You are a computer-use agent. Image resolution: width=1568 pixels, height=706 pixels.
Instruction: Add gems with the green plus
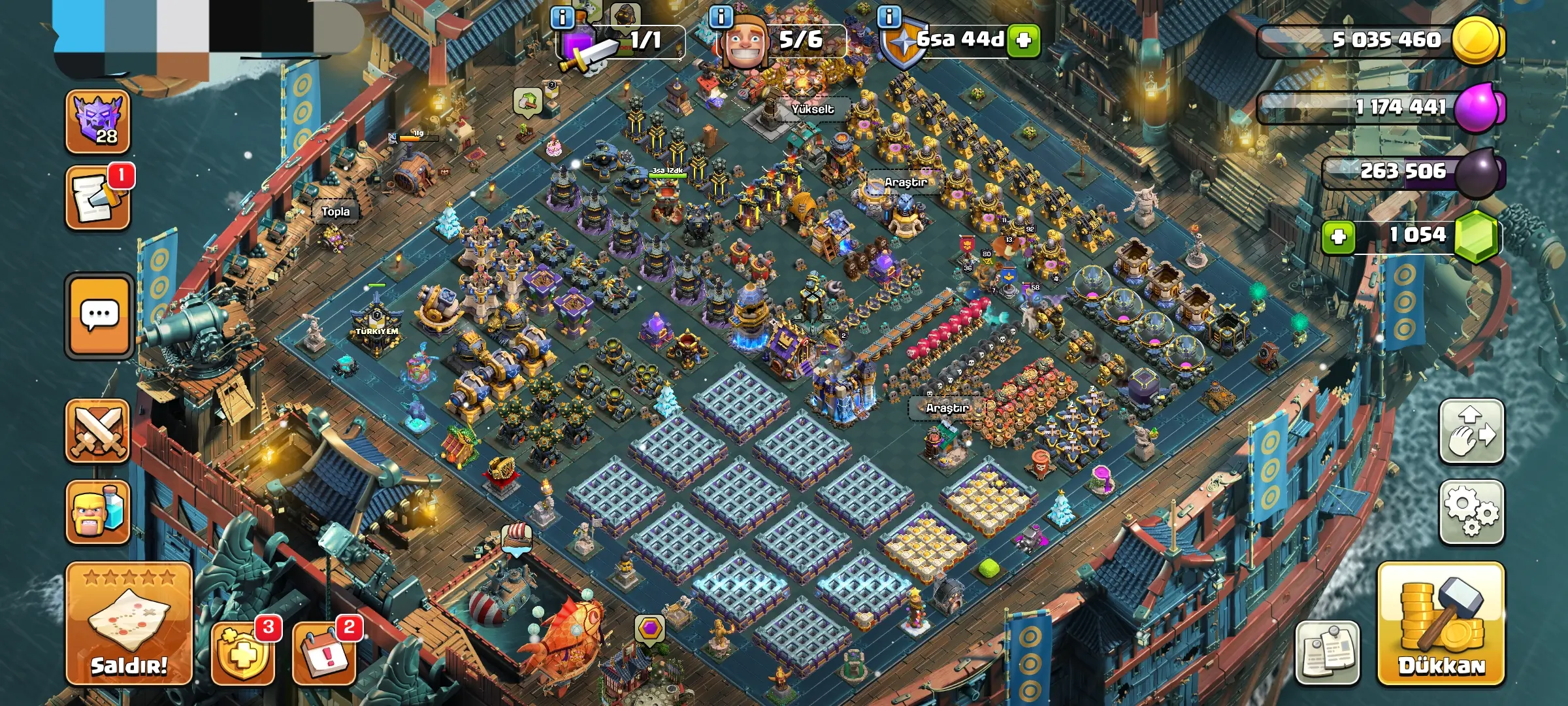(1338, 236)
